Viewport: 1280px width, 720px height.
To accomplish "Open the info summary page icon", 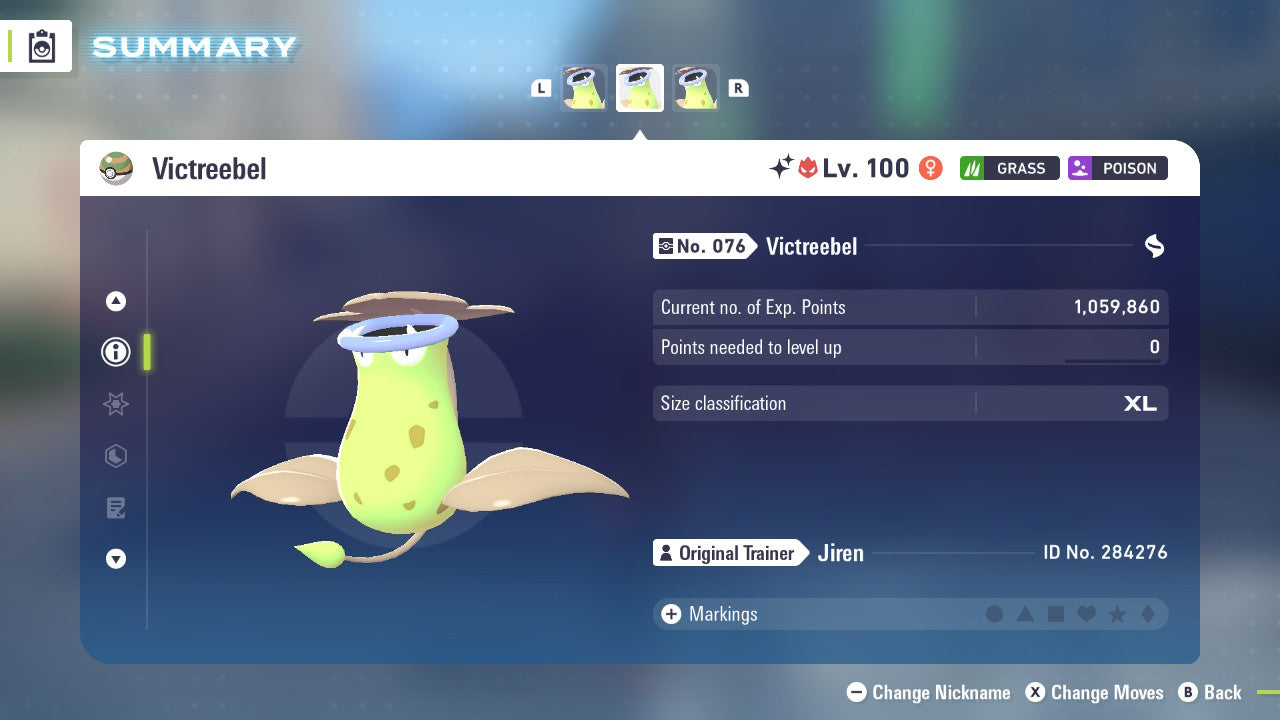I will 115,352.
